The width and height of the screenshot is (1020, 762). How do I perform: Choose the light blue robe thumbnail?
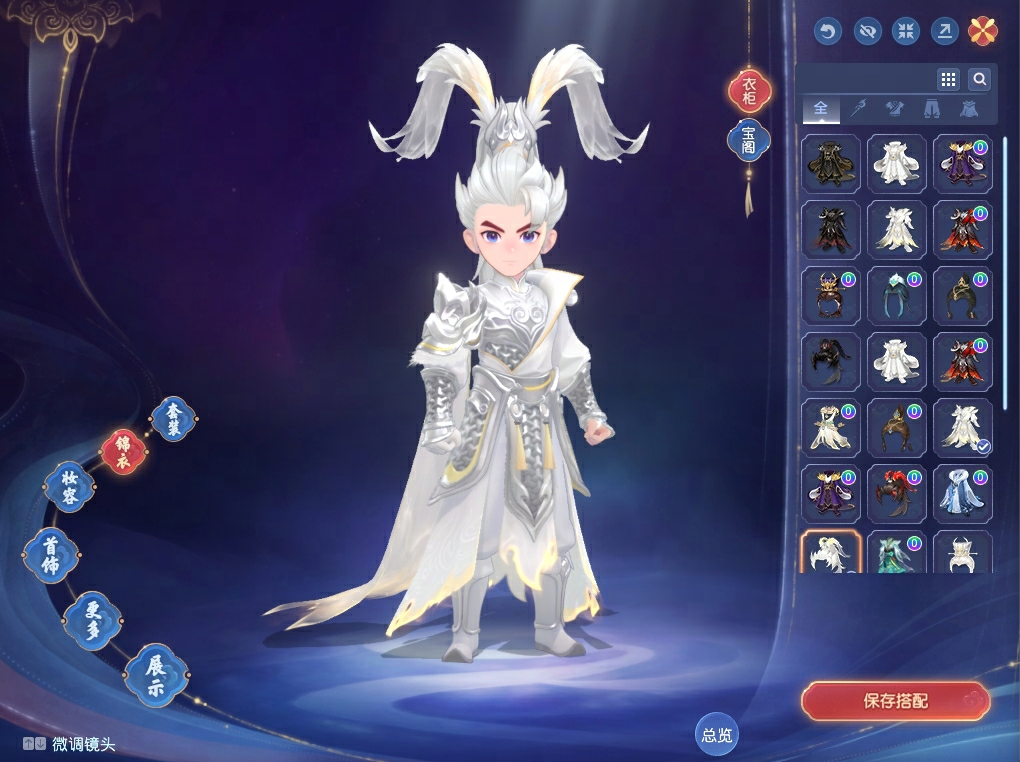coord(962,493)
